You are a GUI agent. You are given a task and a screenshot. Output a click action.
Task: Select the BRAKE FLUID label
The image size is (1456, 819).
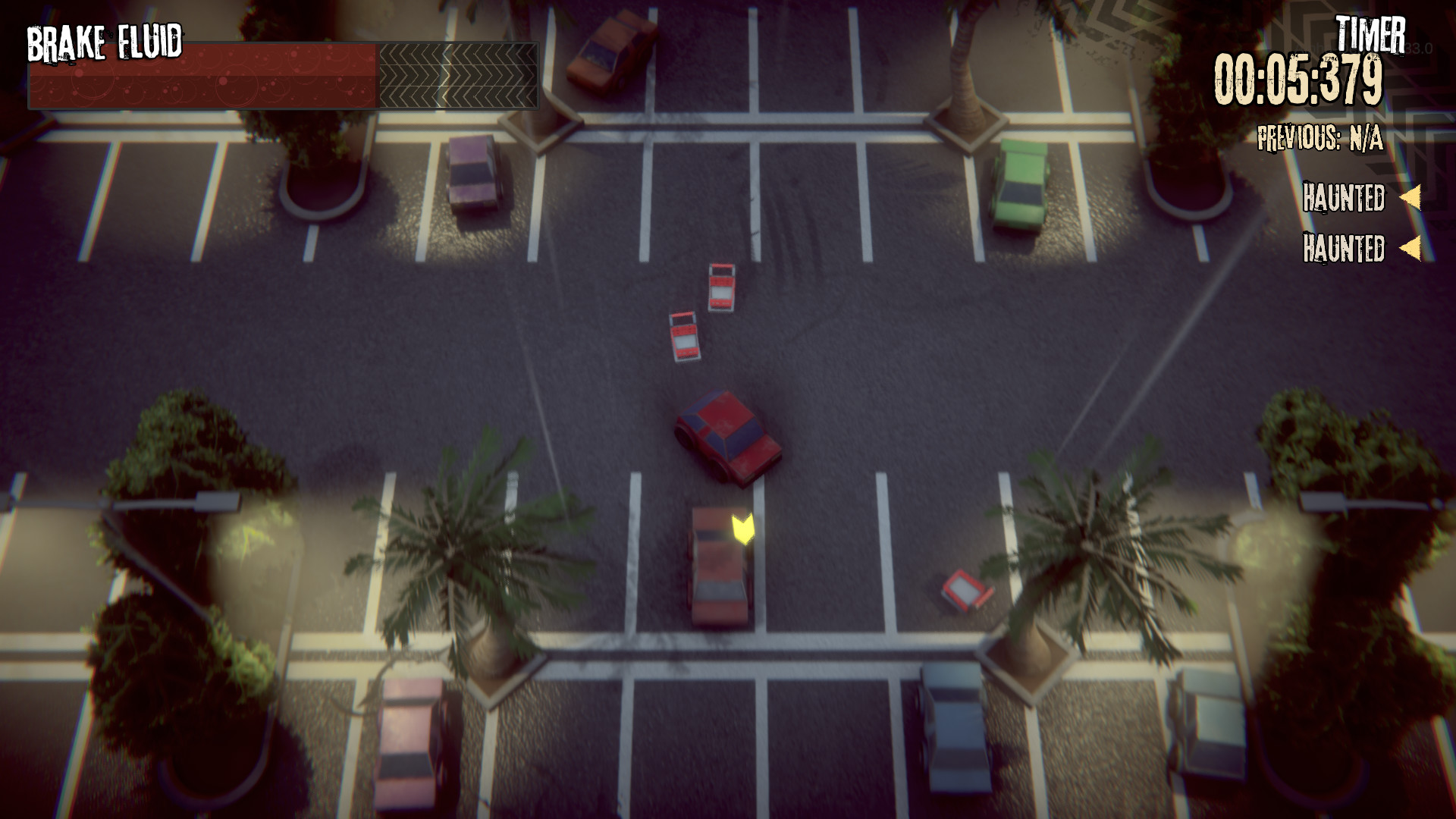click(105, 42)
